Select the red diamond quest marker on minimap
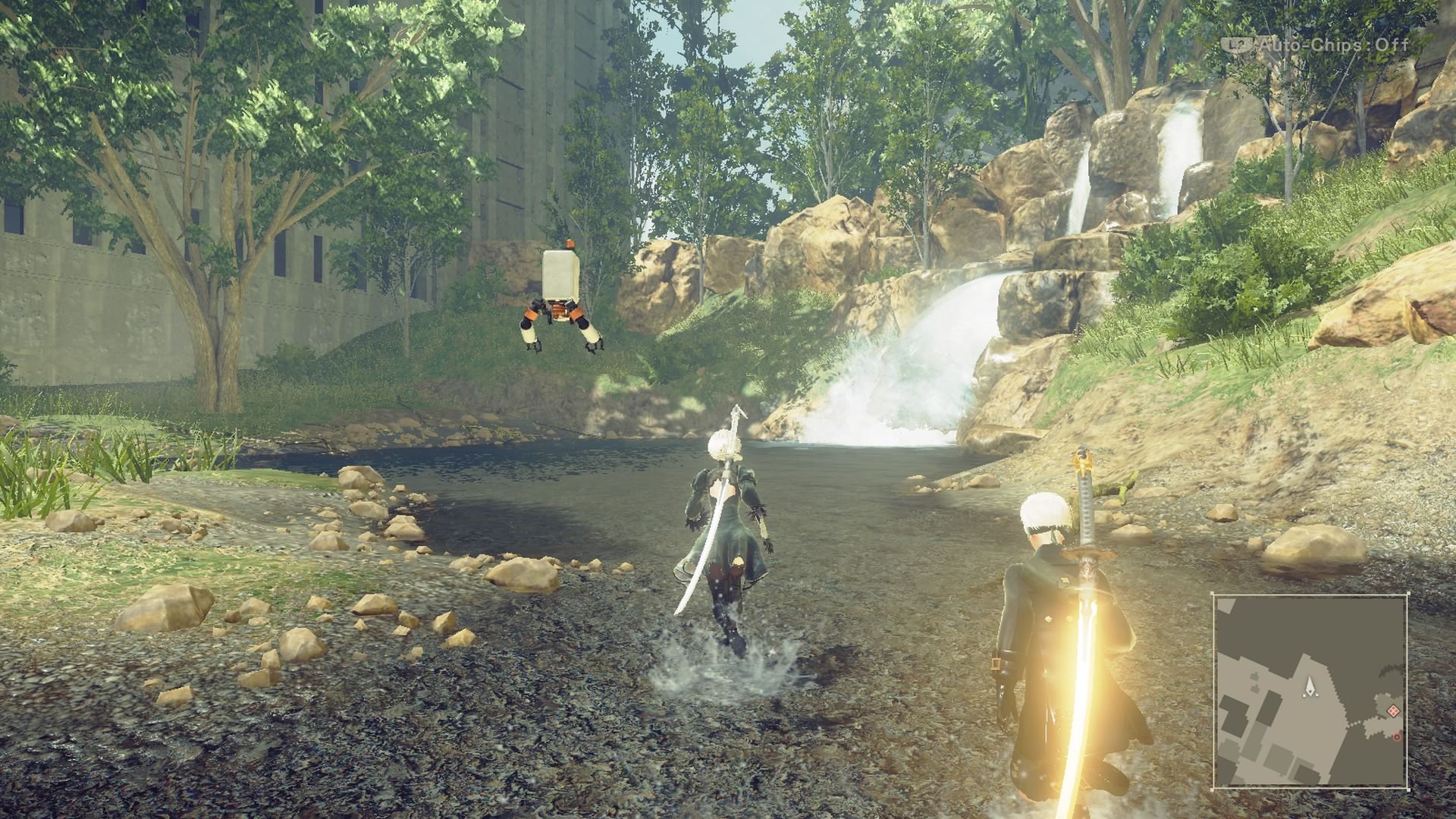The height and width of the screenshot is (819, 1456). pyautogui.click(x=1393, y=711)
